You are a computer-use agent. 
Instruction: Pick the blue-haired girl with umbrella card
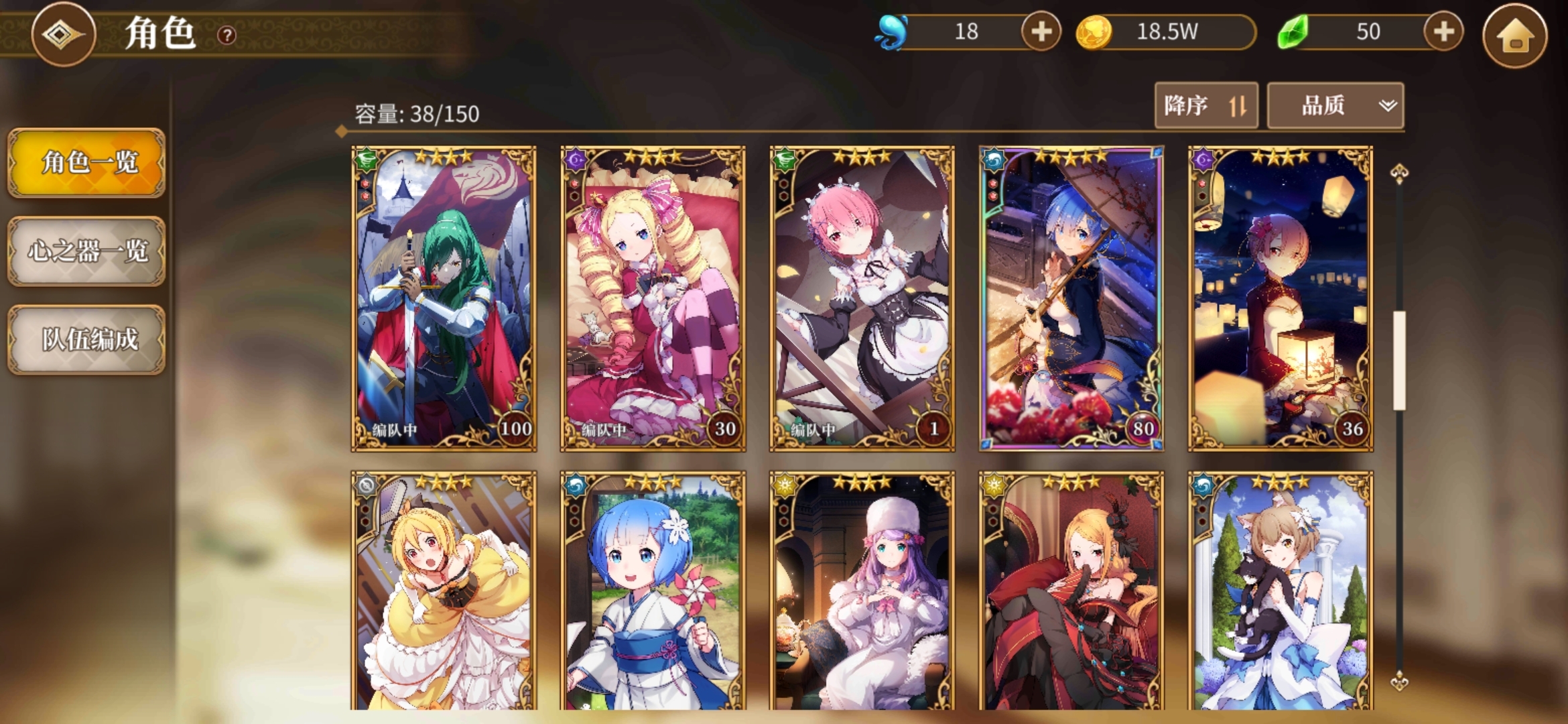pos(1071,298)
